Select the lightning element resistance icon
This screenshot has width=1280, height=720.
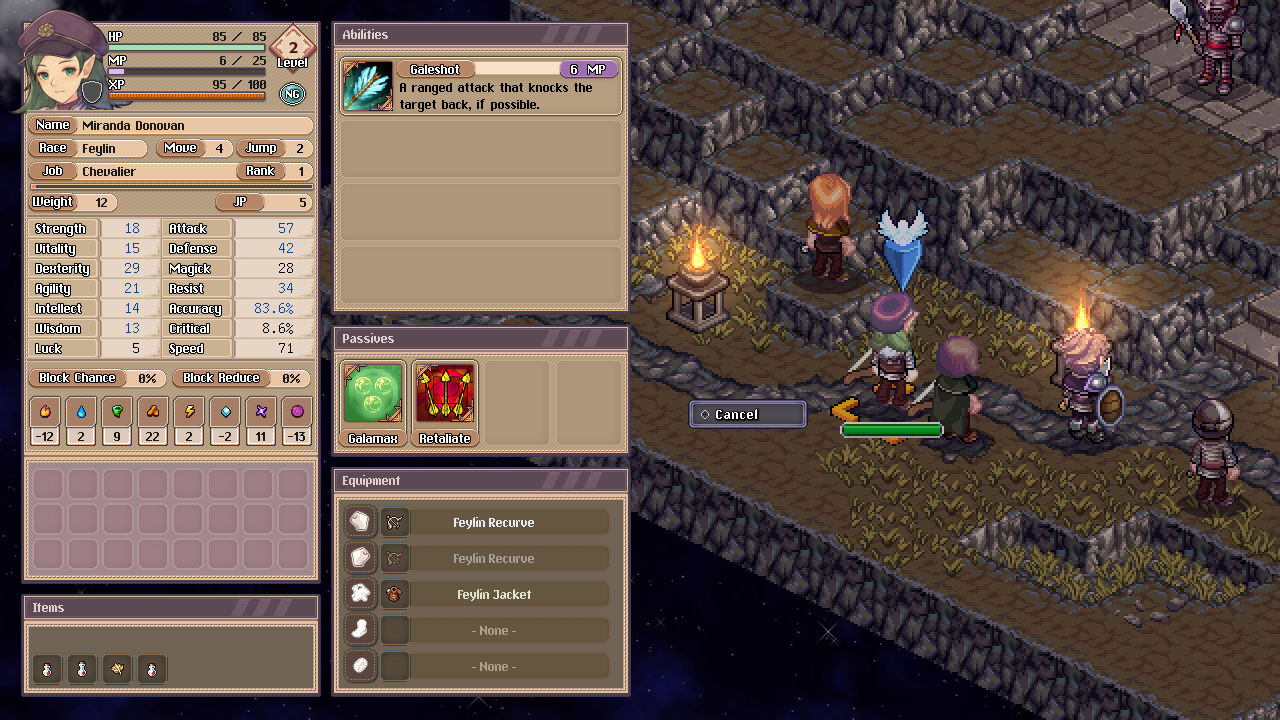point(188,411)
